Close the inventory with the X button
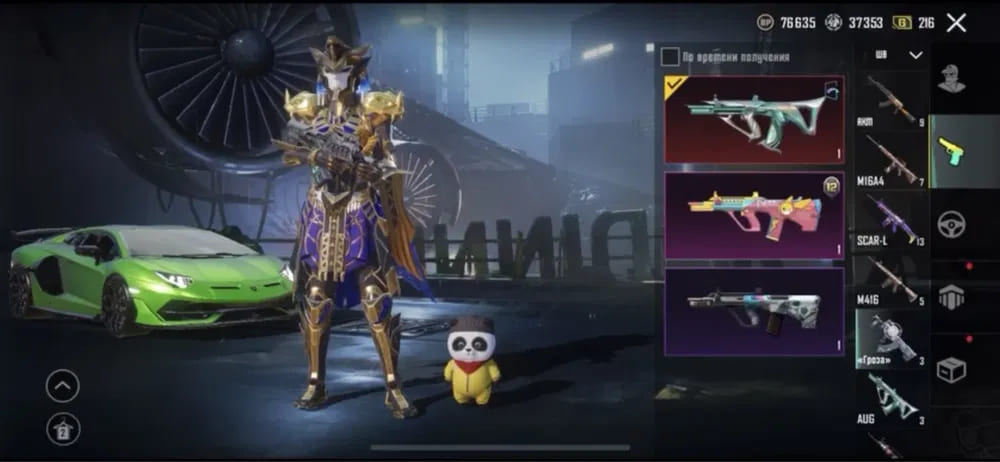 point(956,23)
